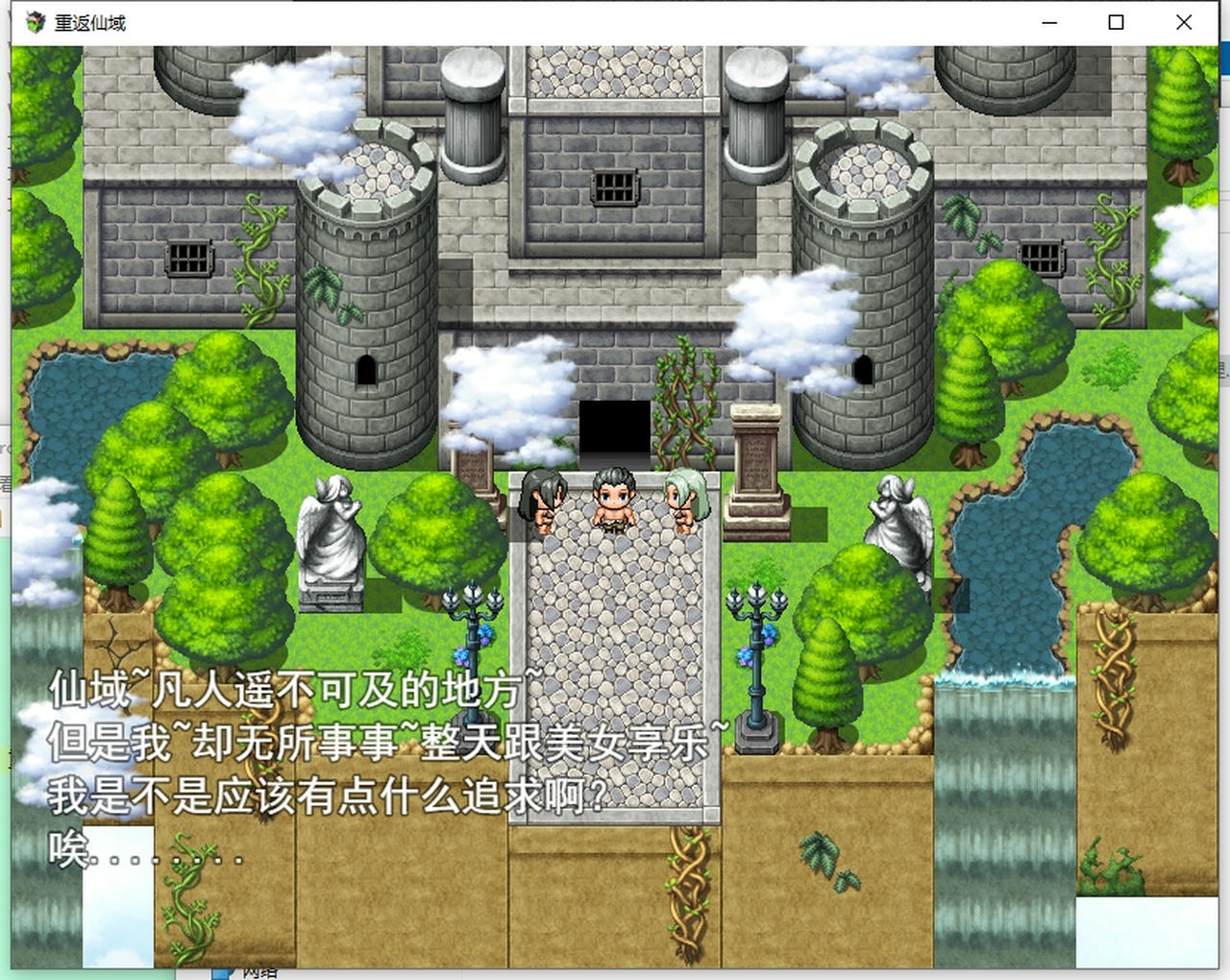Click the black-haired girl left of the hero
The height and width of the screenshot is (980, 1230).
[x=541, y=504]
